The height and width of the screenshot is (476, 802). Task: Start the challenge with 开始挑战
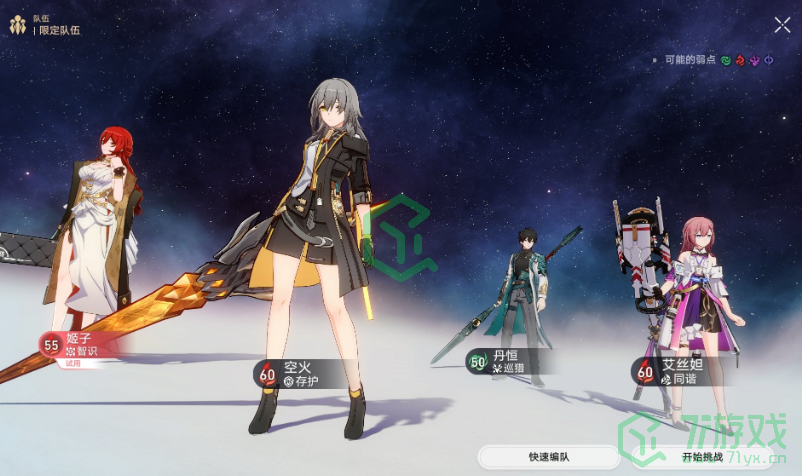click(703, 457)
